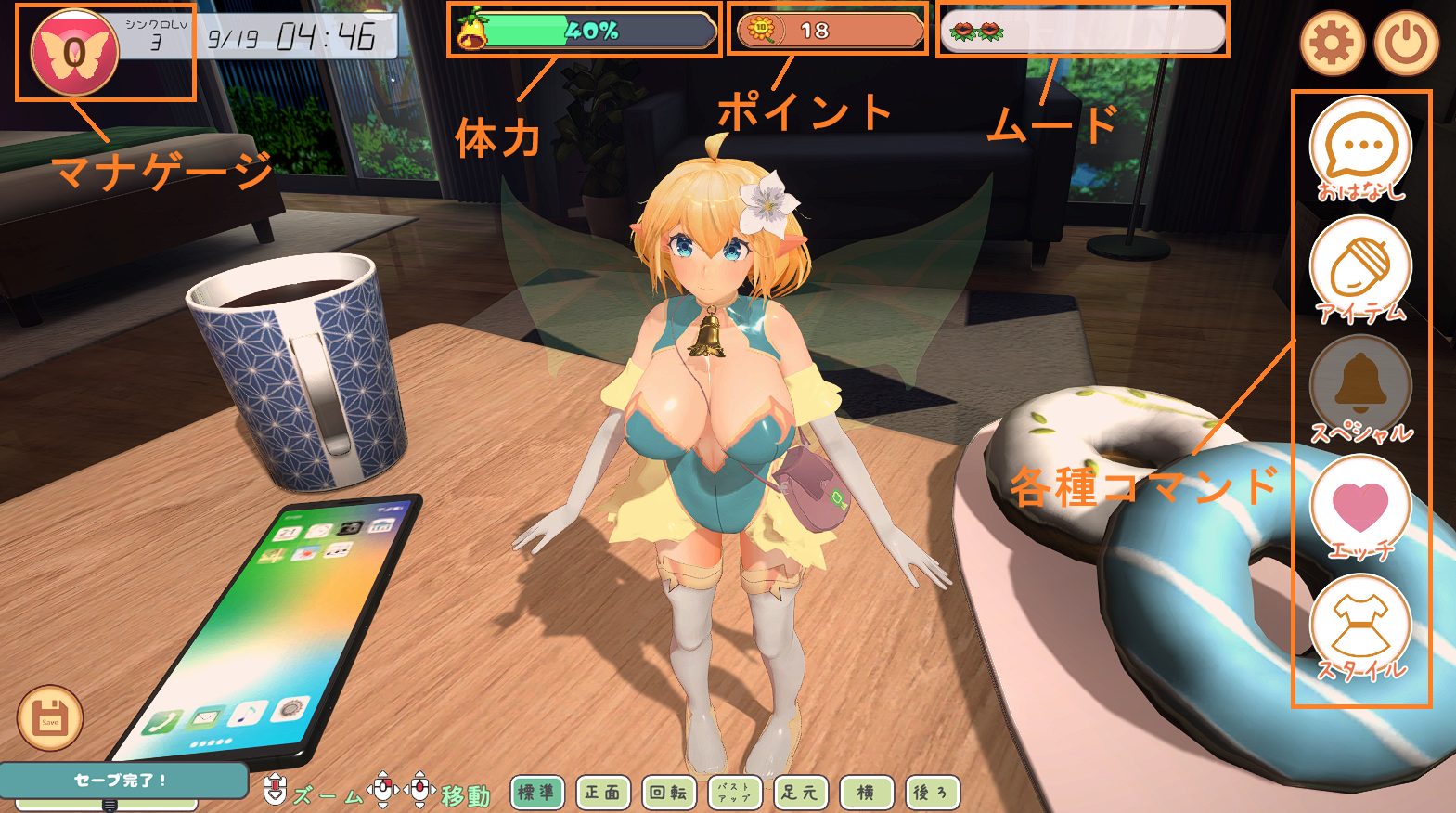
Task: Choose the エッチ heart command
Action: coord(1359,508)
